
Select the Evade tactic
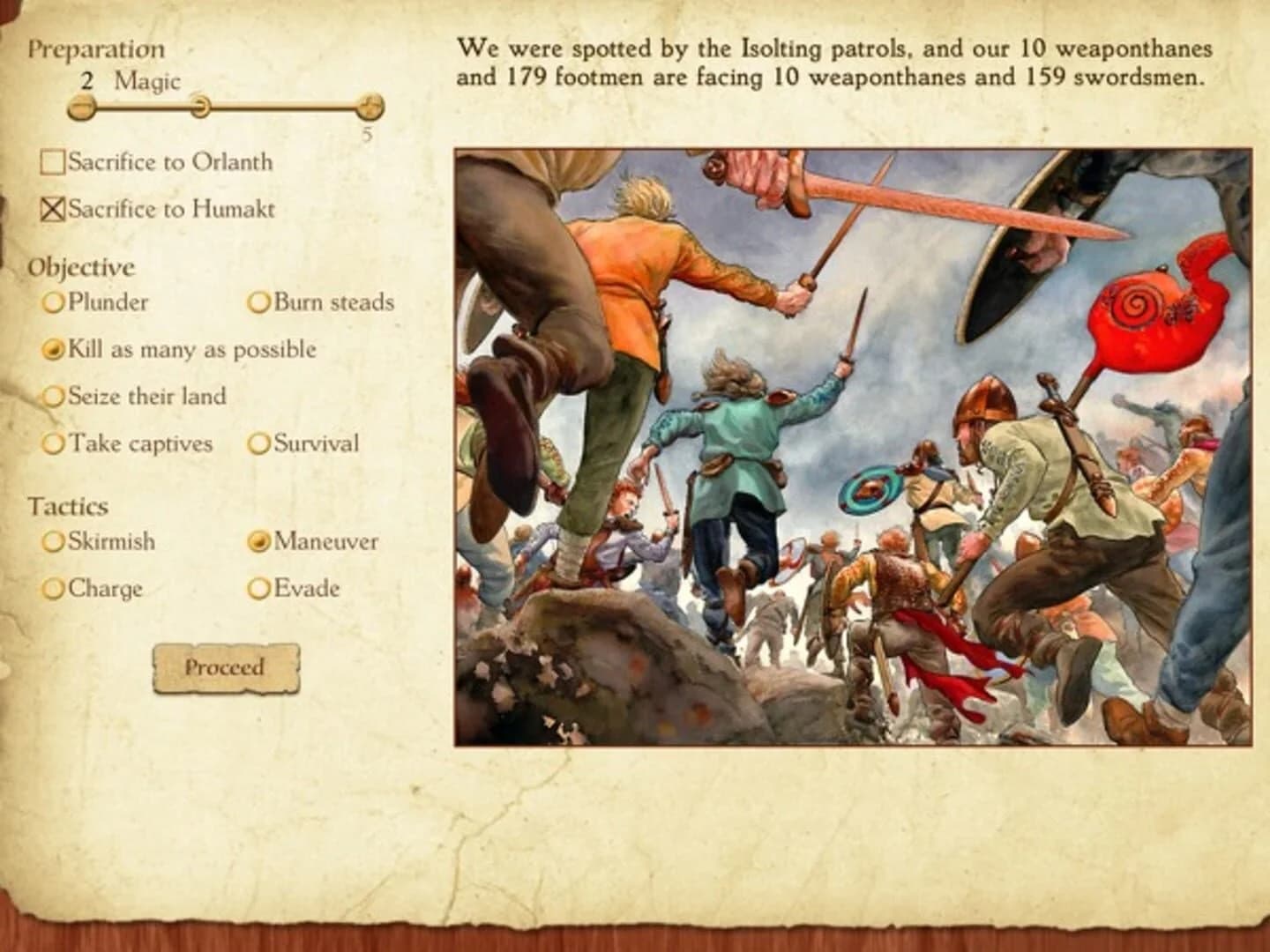258,588
